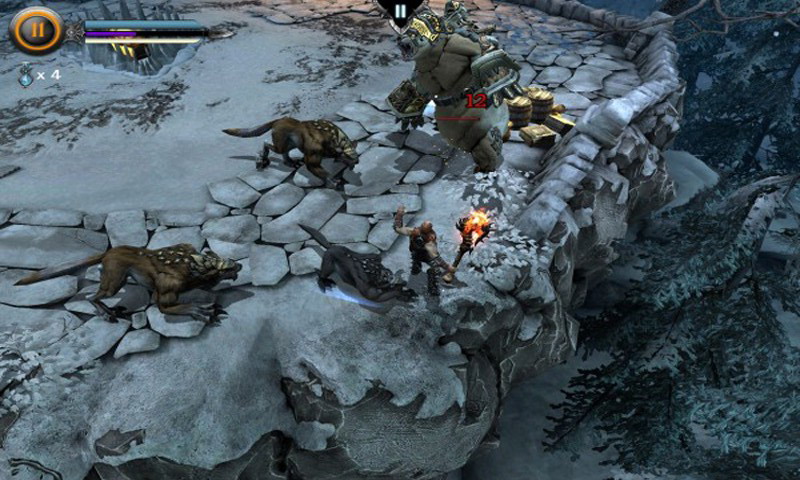Tap the black shield pause marker
Image resolution: width=800 pixels, height=480 pixels.
[x=399, y=12]
